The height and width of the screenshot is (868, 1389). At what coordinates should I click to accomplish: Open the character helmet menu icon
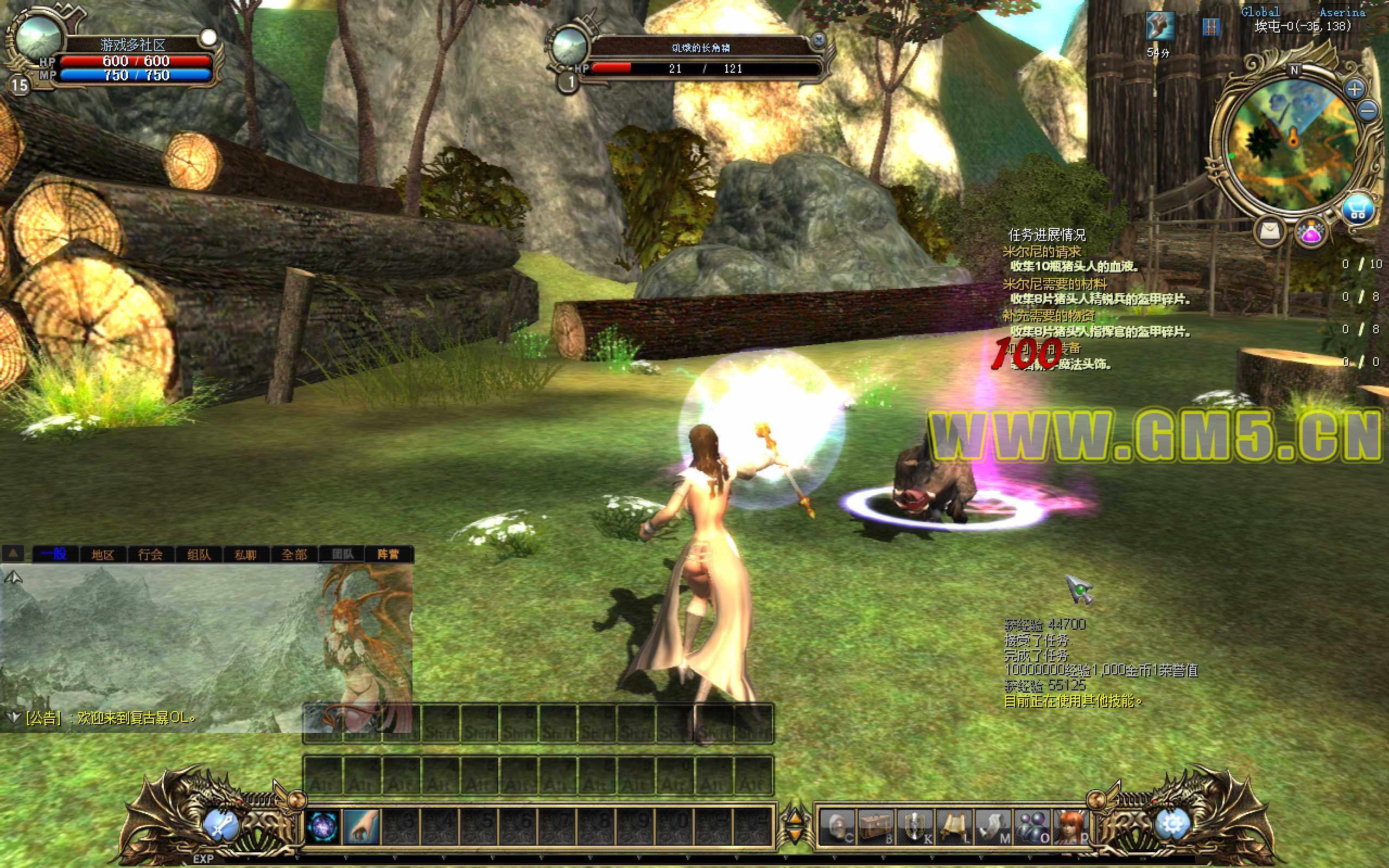tap(837, 827)
